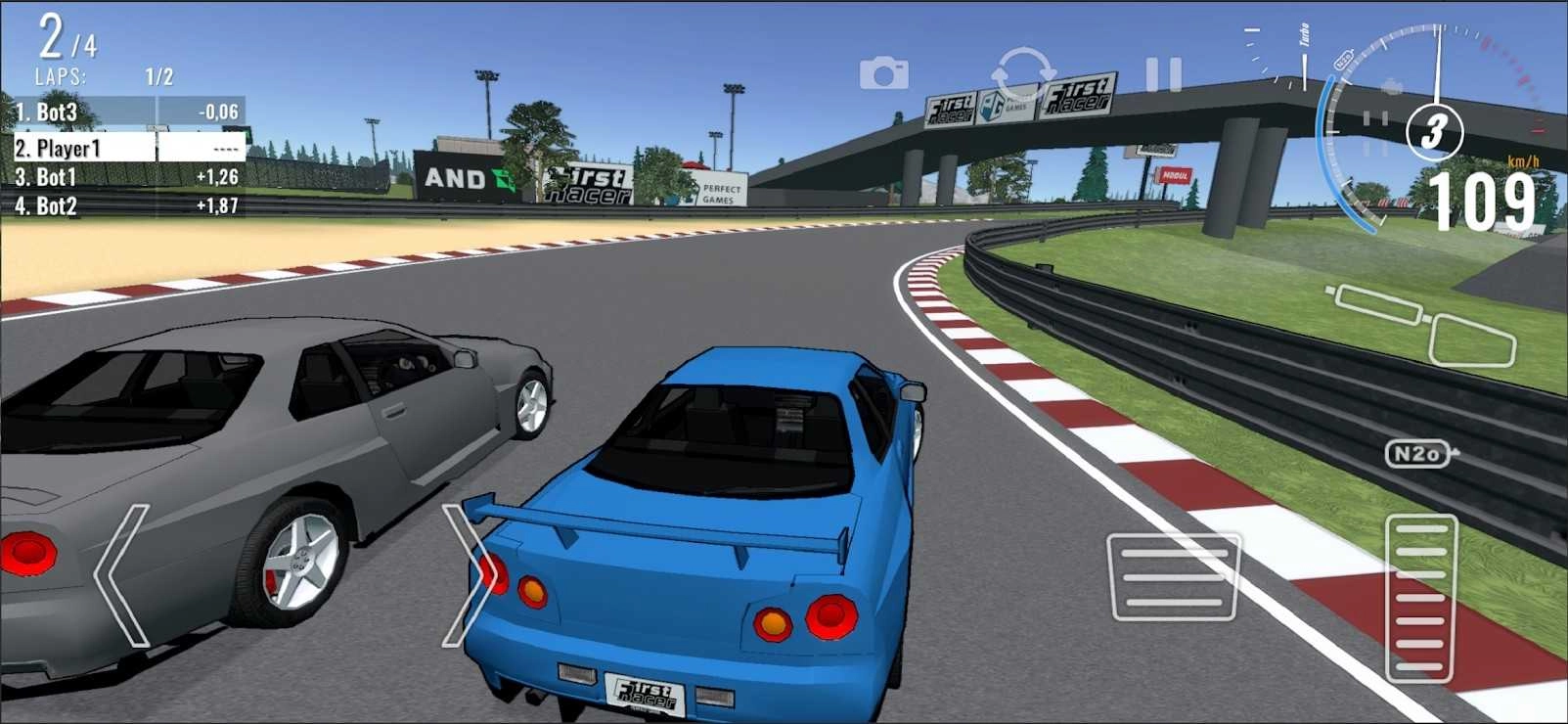Steer right using the right arrow control
This screenshot has height=724, width=1568.
[468, 576]
